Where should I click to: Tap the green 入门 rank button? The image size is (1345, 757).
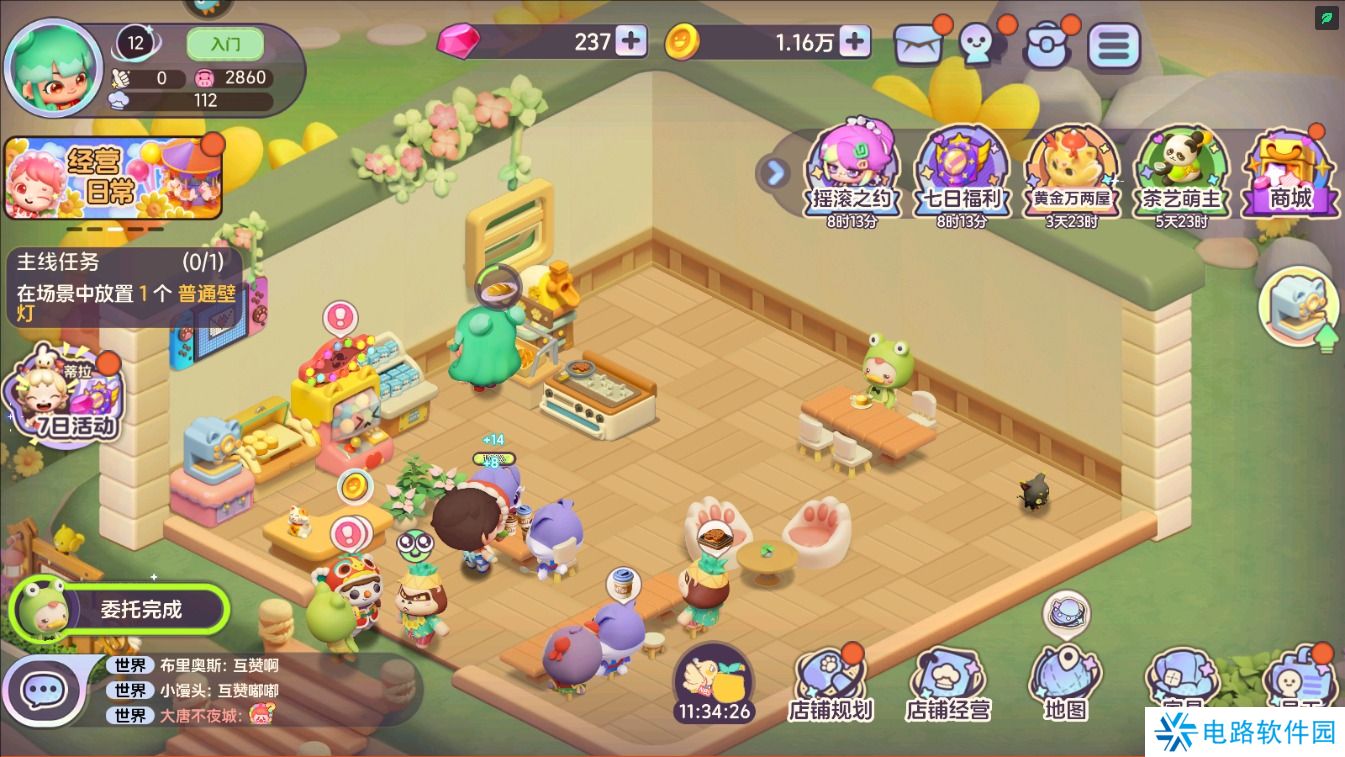[x=225, y=44]
